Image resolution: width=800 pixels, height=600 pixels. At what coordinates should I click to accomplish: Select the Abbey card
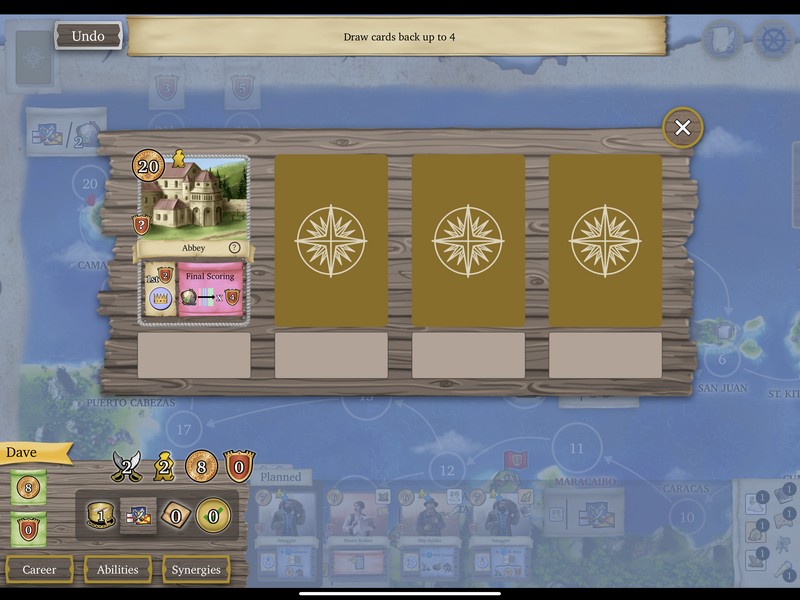pyautogui.click(x=193, y=237)
